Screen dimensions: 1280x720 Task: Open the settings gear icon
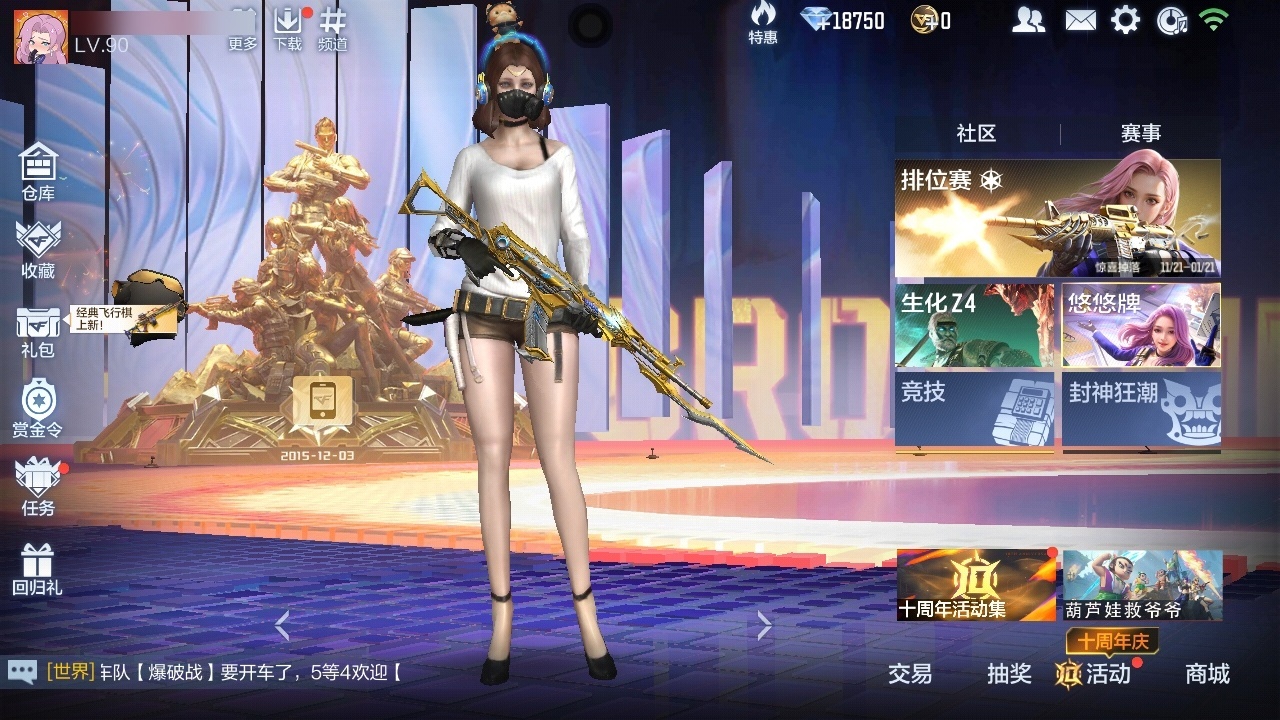pos(1125,20)
